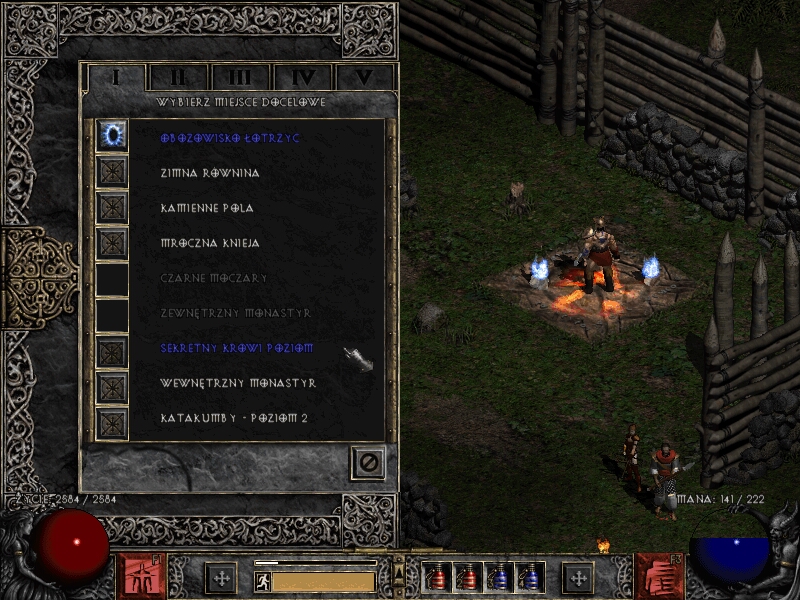Teleport to Mroczna Knieja

pyautogui.click(x=112, y=242)
